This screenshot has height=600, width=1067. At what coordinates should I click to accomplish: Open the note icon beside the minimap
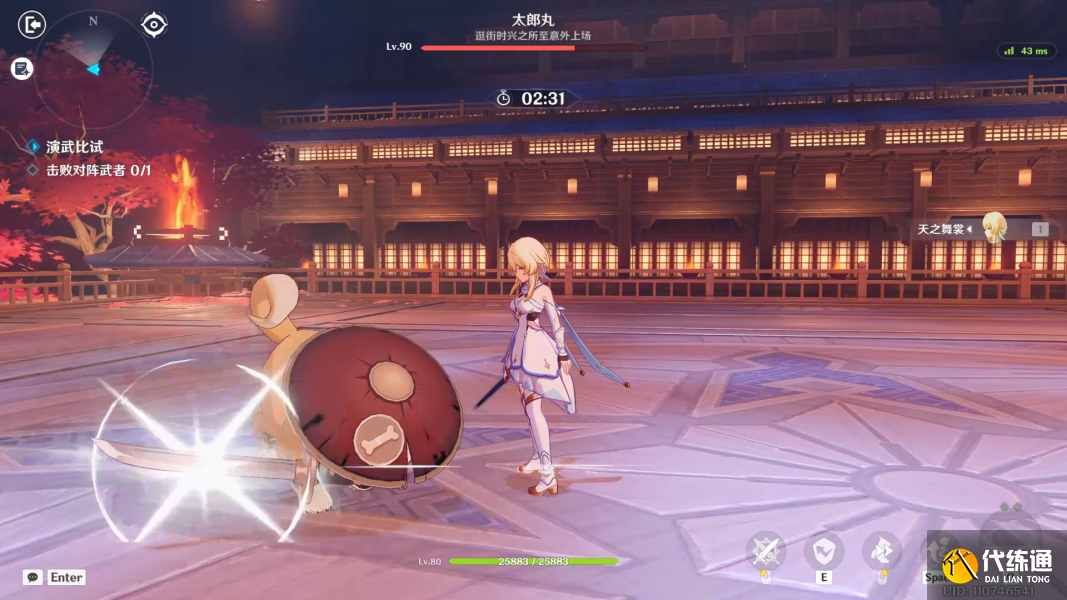(x=22, y=68)
